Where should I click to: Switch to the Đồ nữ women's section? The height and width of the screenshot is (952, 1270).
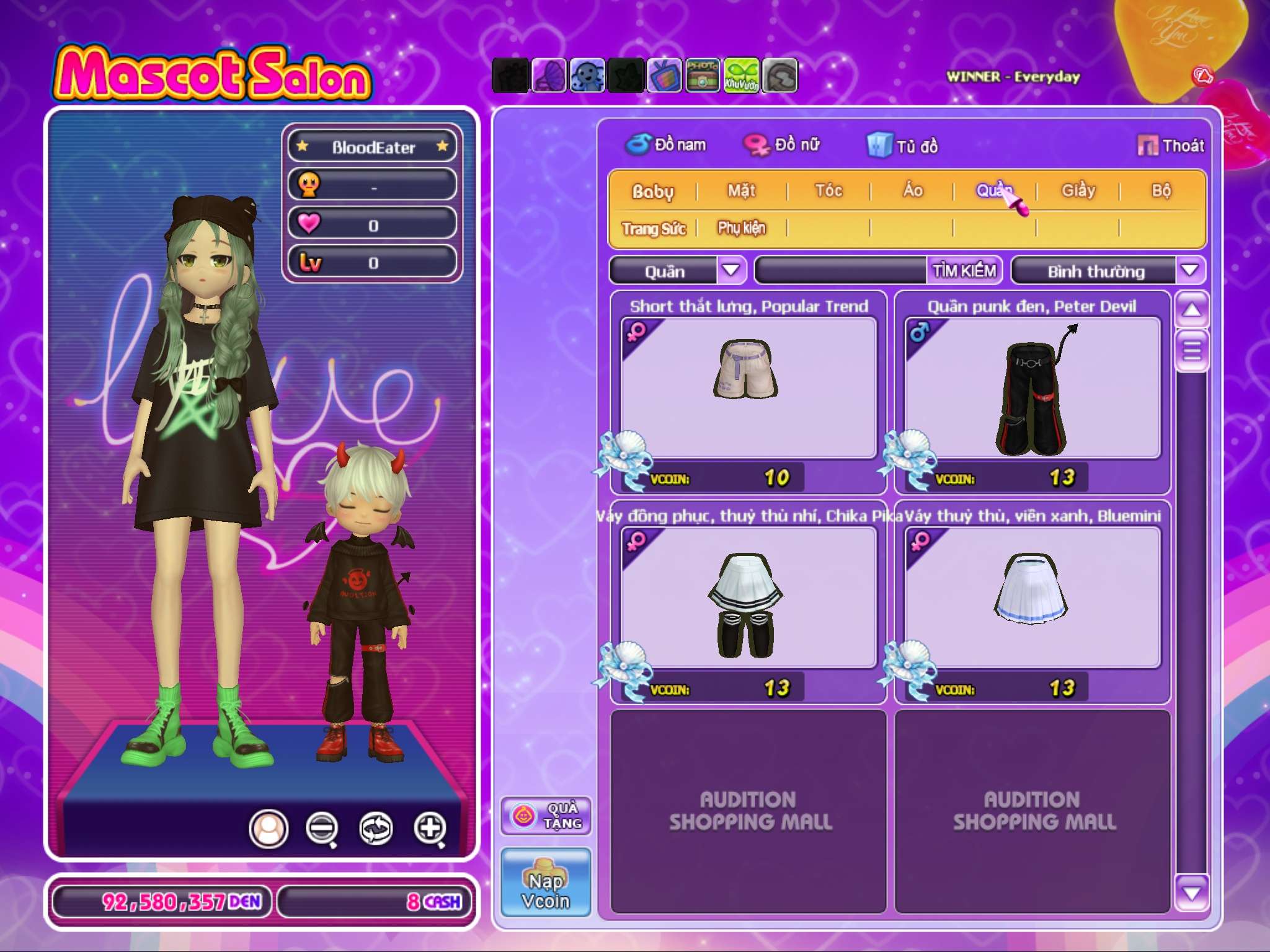(783, 145)
